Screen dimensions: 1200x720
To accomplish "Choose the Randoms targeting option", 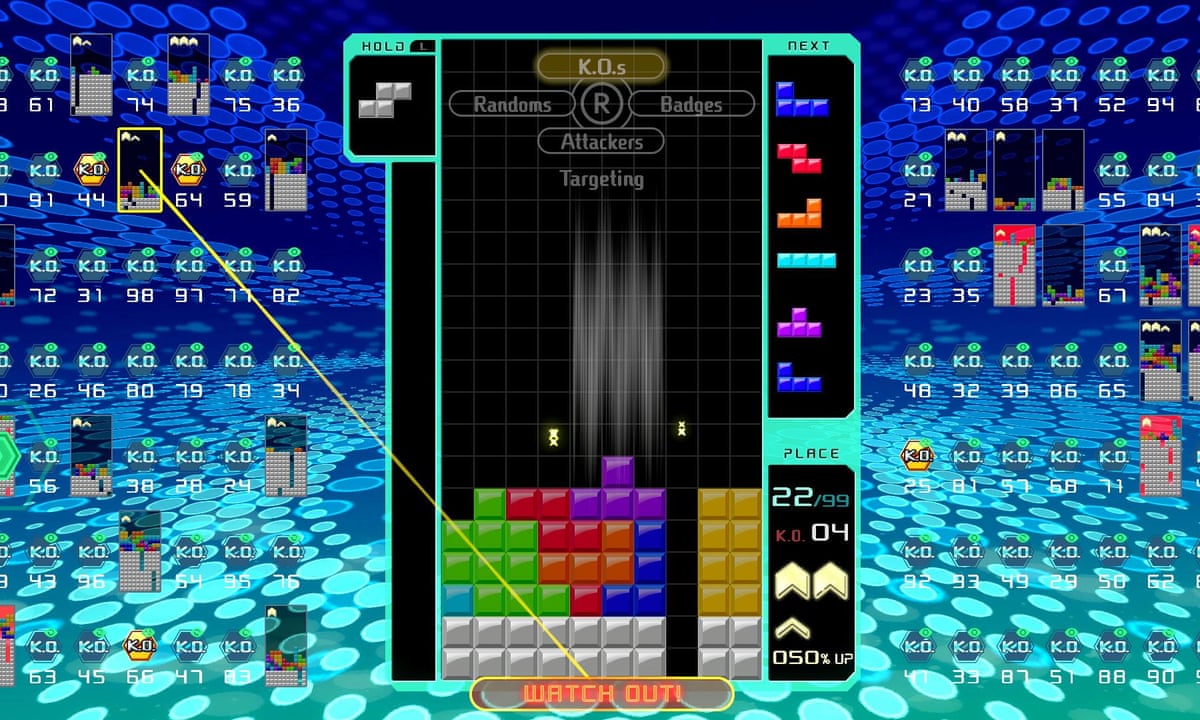I will click(x=511, y=103).
